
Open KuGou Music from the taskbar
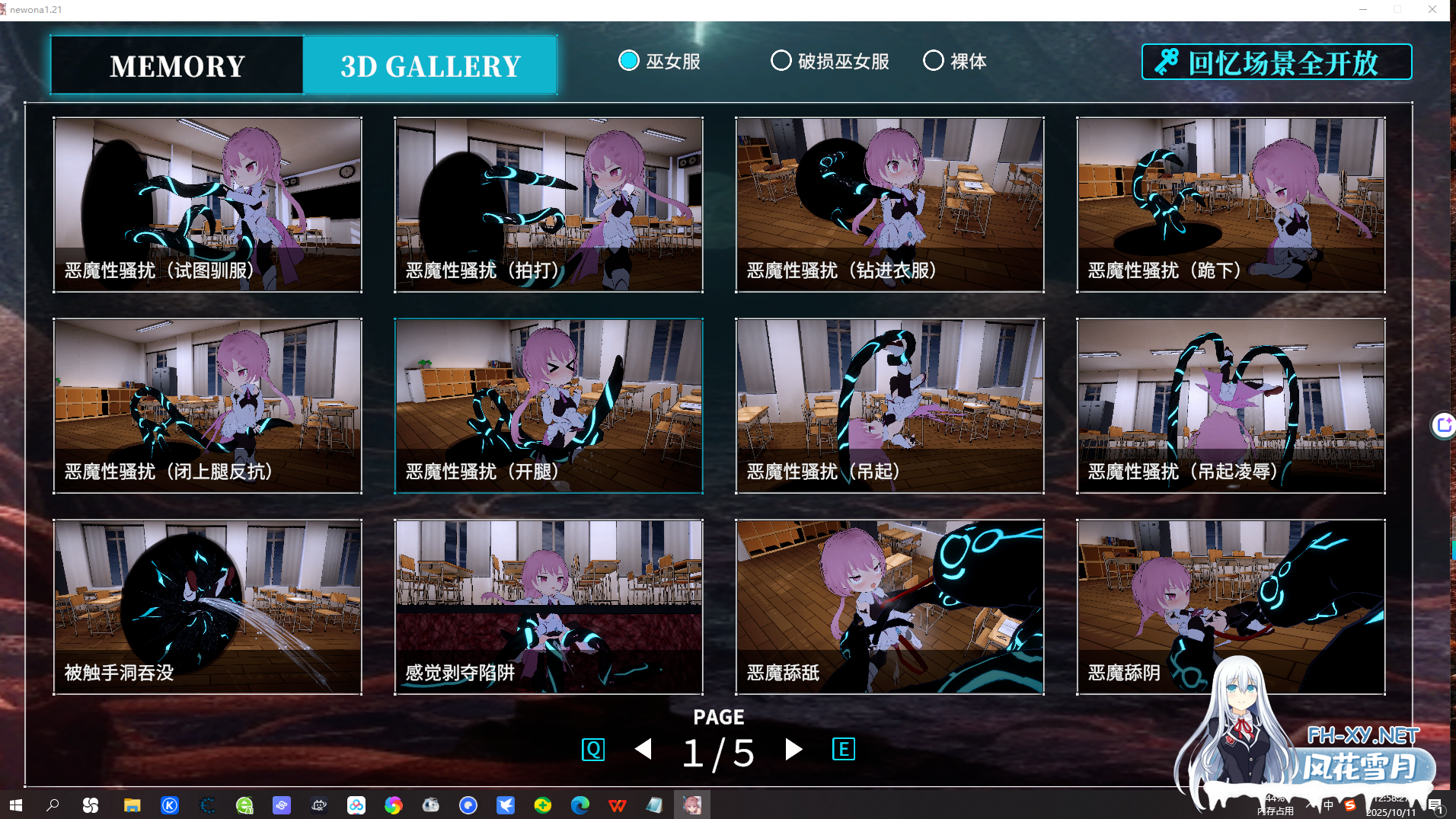[x=169, y=805]
